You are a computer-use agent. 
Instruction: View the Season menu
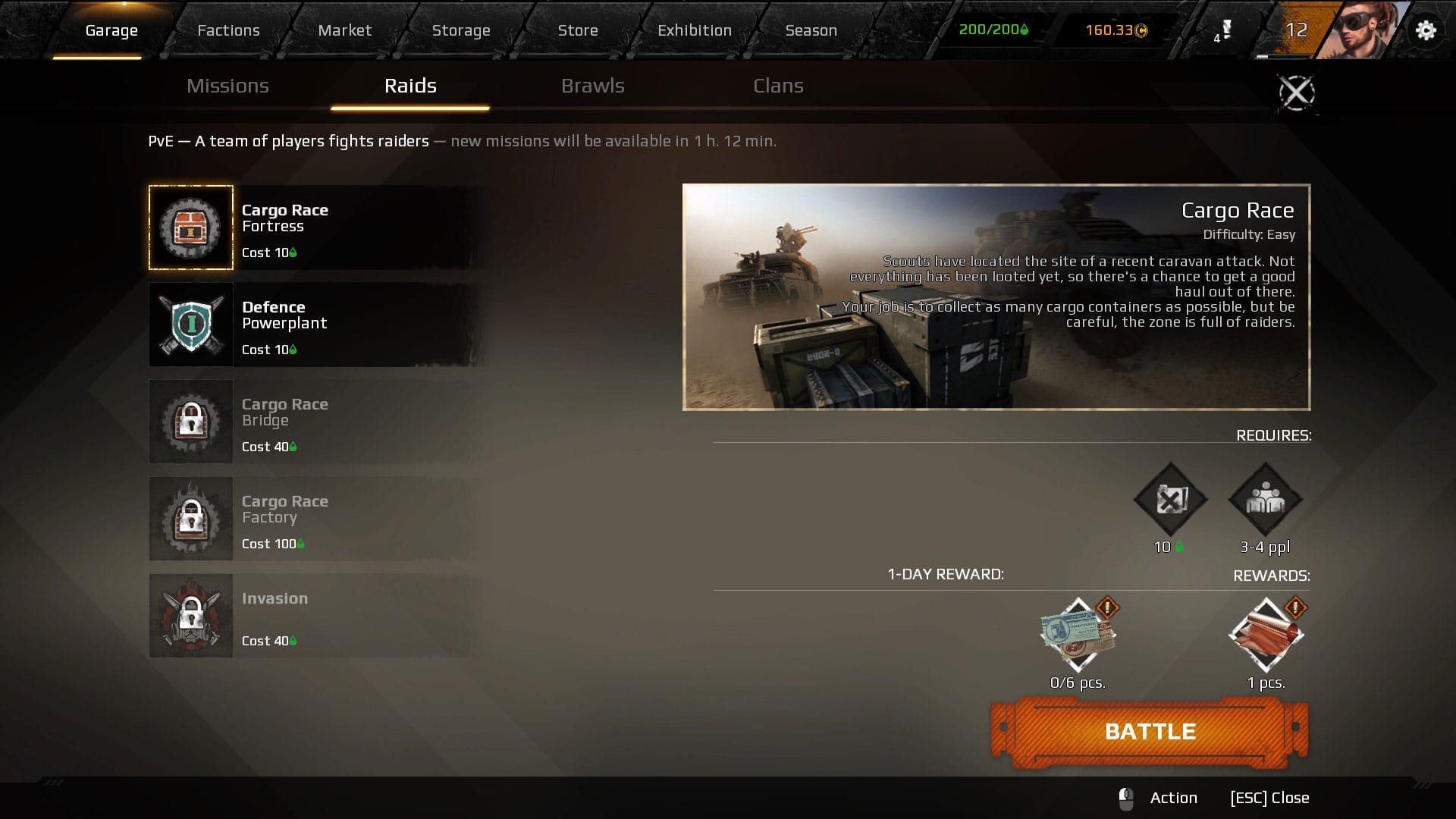click(x=811, y=30)
